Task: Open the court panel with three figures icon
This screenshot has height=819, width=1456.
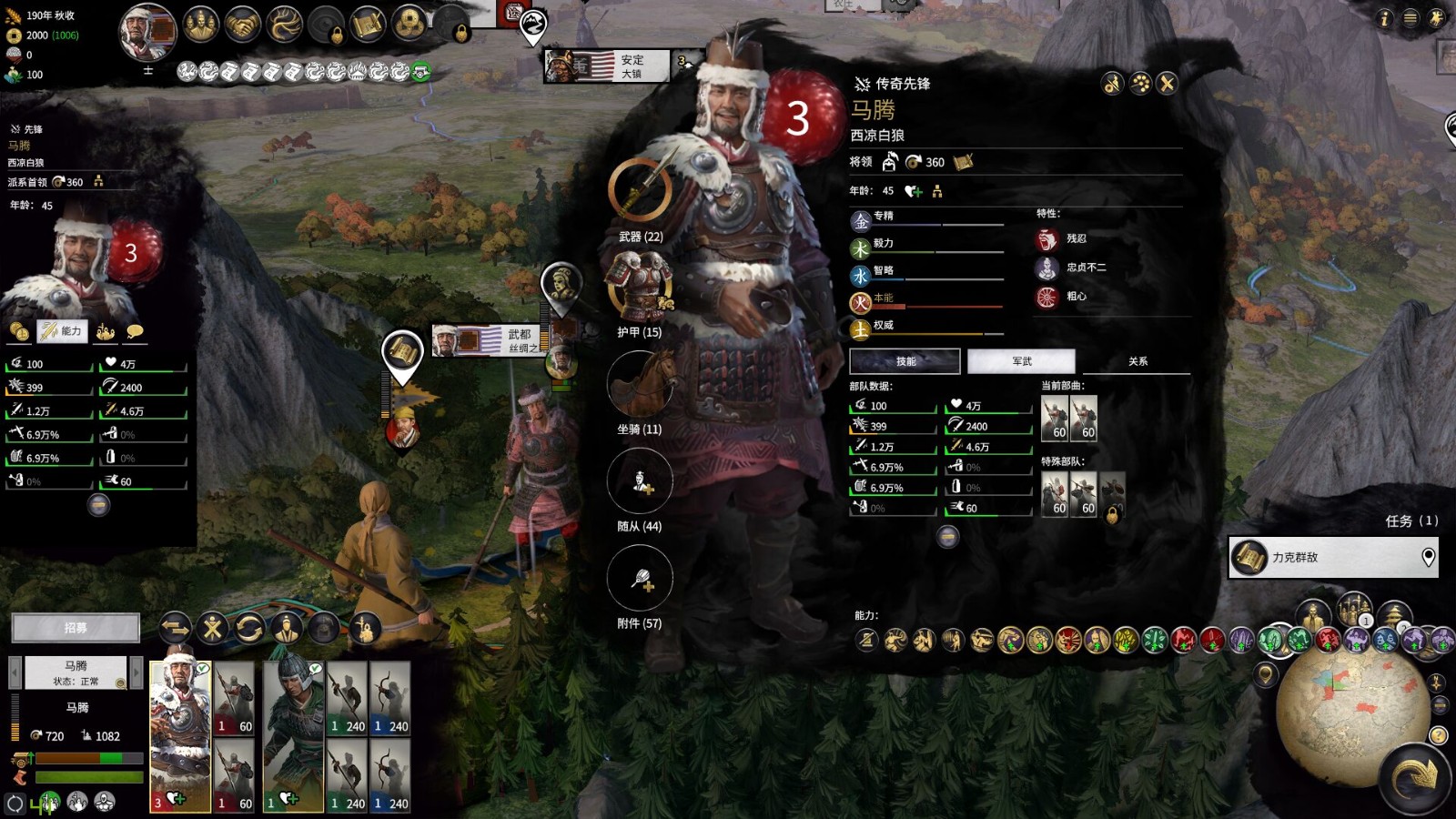Action: click(x=201, y=23)
